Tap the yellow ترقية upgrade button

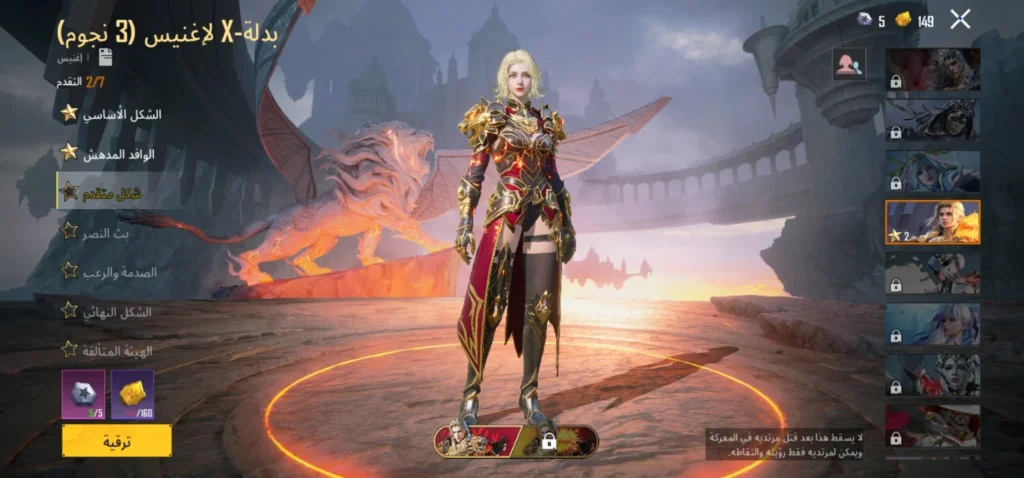point(116,440)
